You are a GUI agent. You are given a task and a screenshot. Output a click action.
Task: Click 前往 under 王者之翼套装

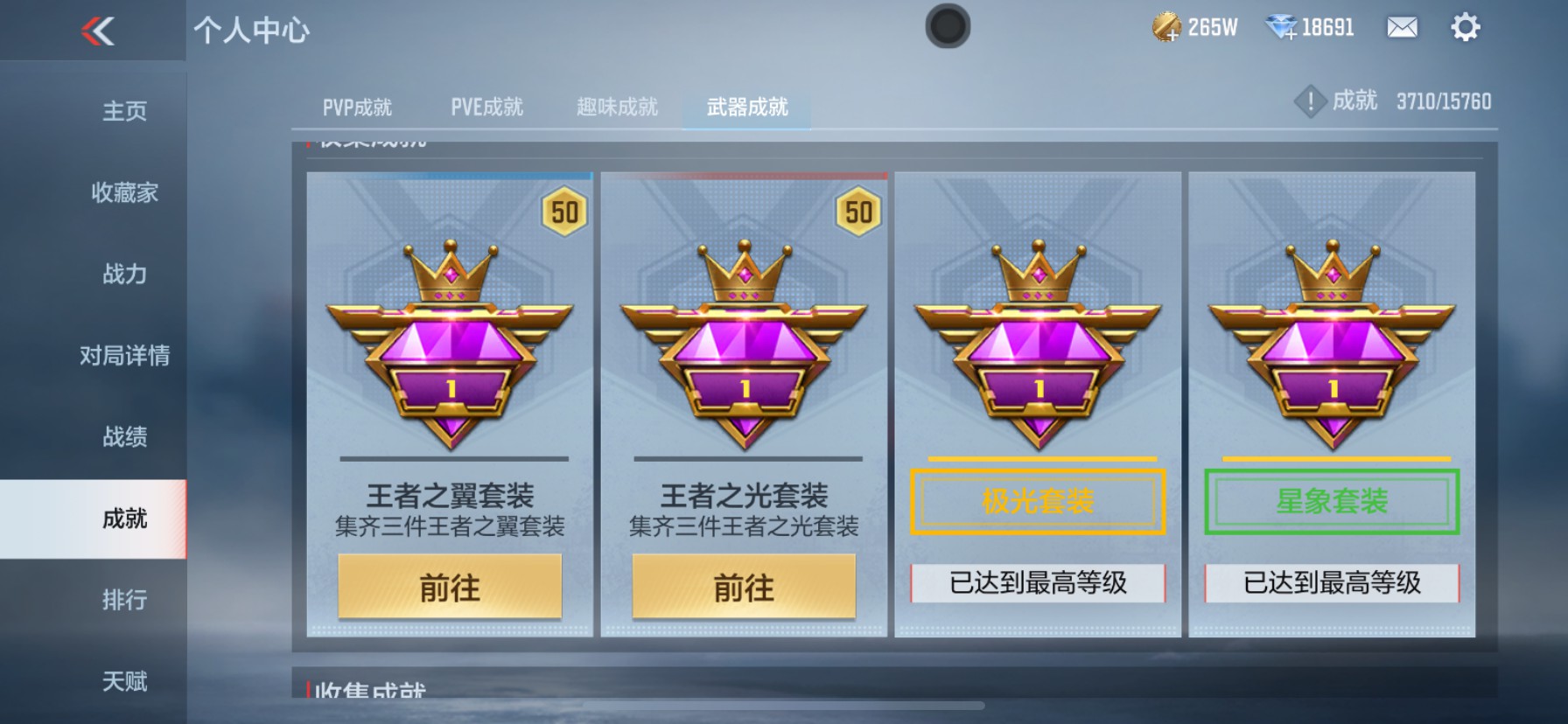tap(449, 588)
